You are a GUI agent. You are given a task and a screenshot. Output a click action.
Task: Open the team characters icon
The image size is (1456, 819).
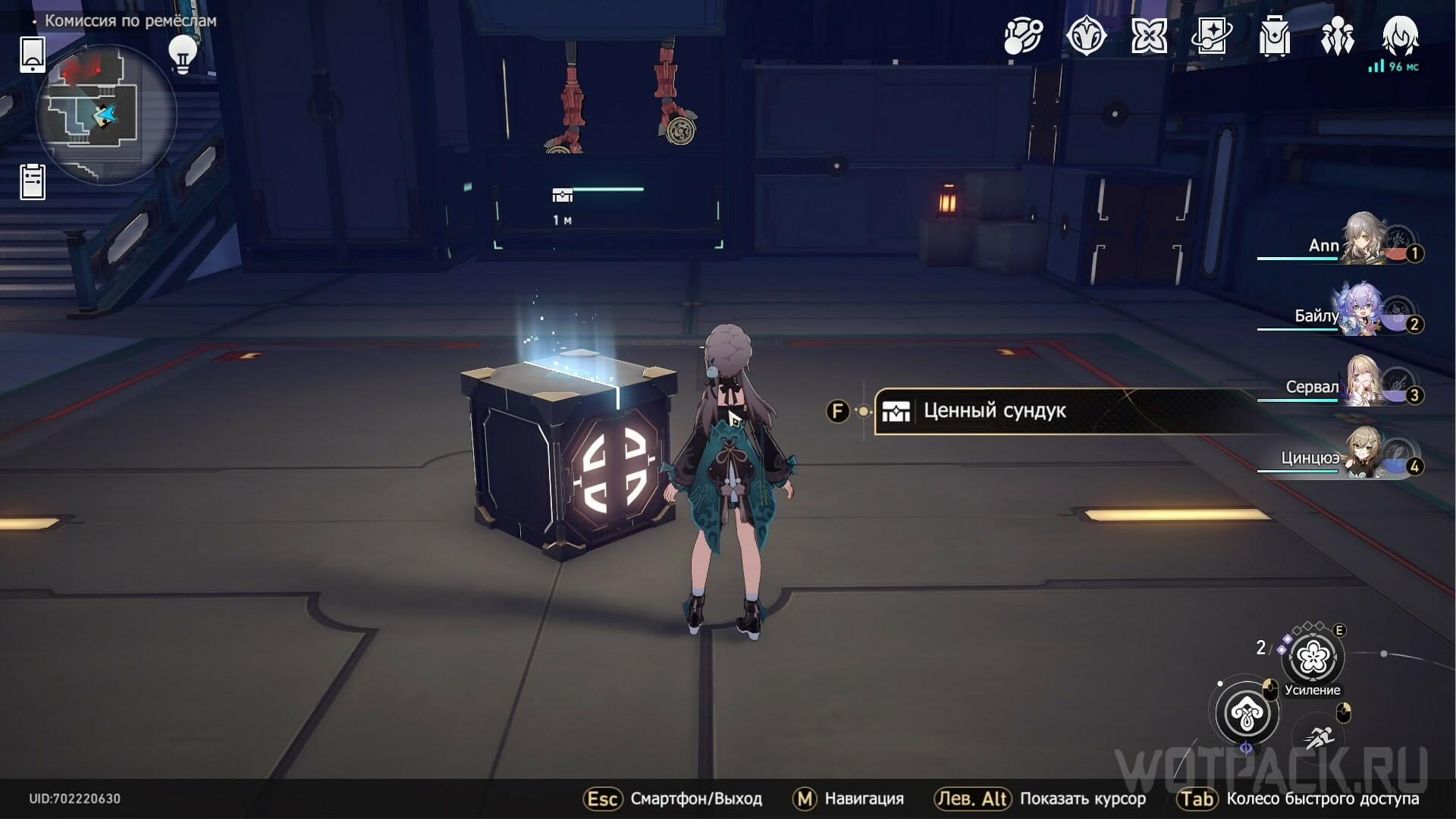[1337, 36]
